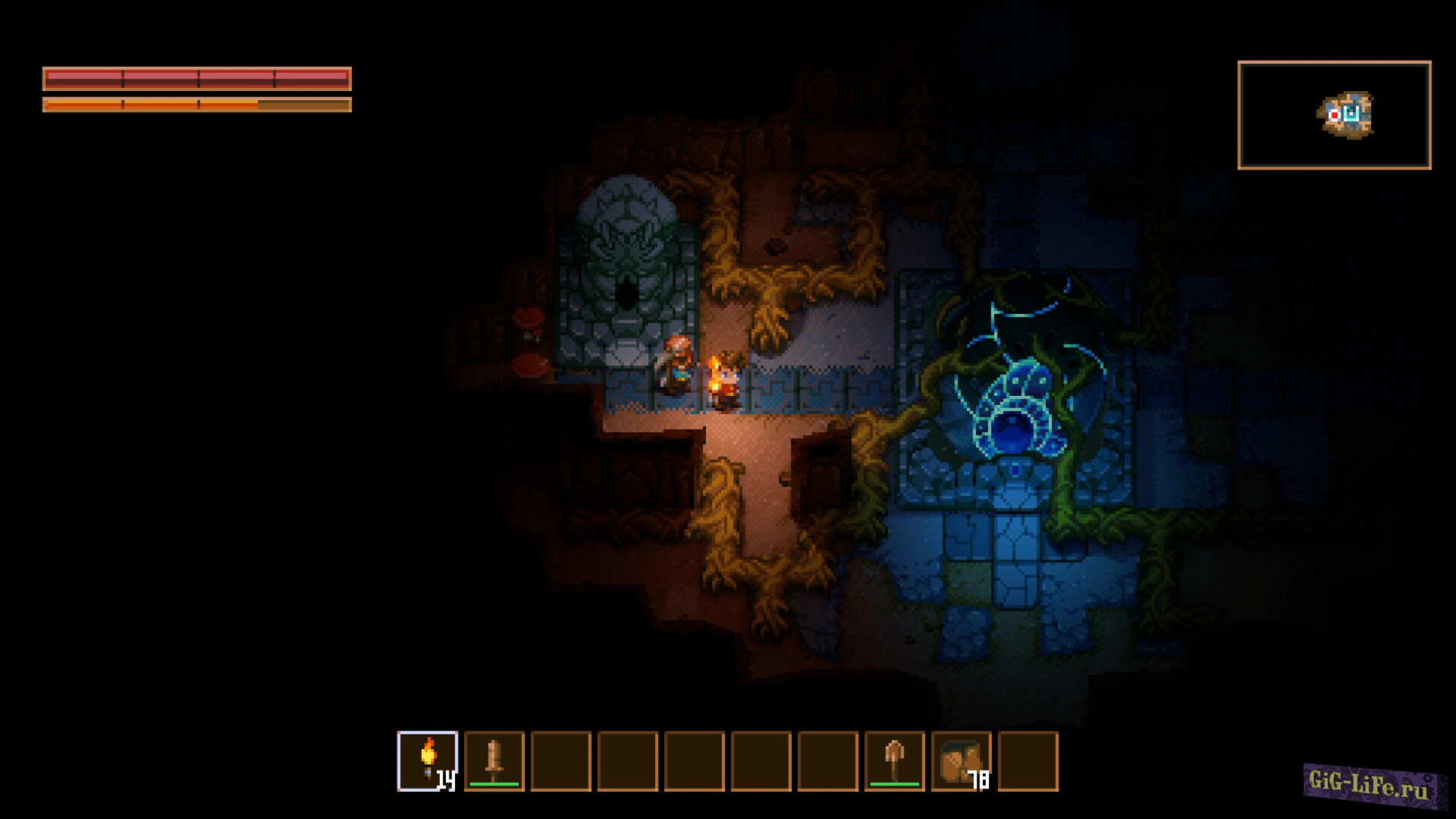The height and width of the screenshot is (819, 1456).
Task: Select the torch hotbar slot
Action: [x=428, y=761]
